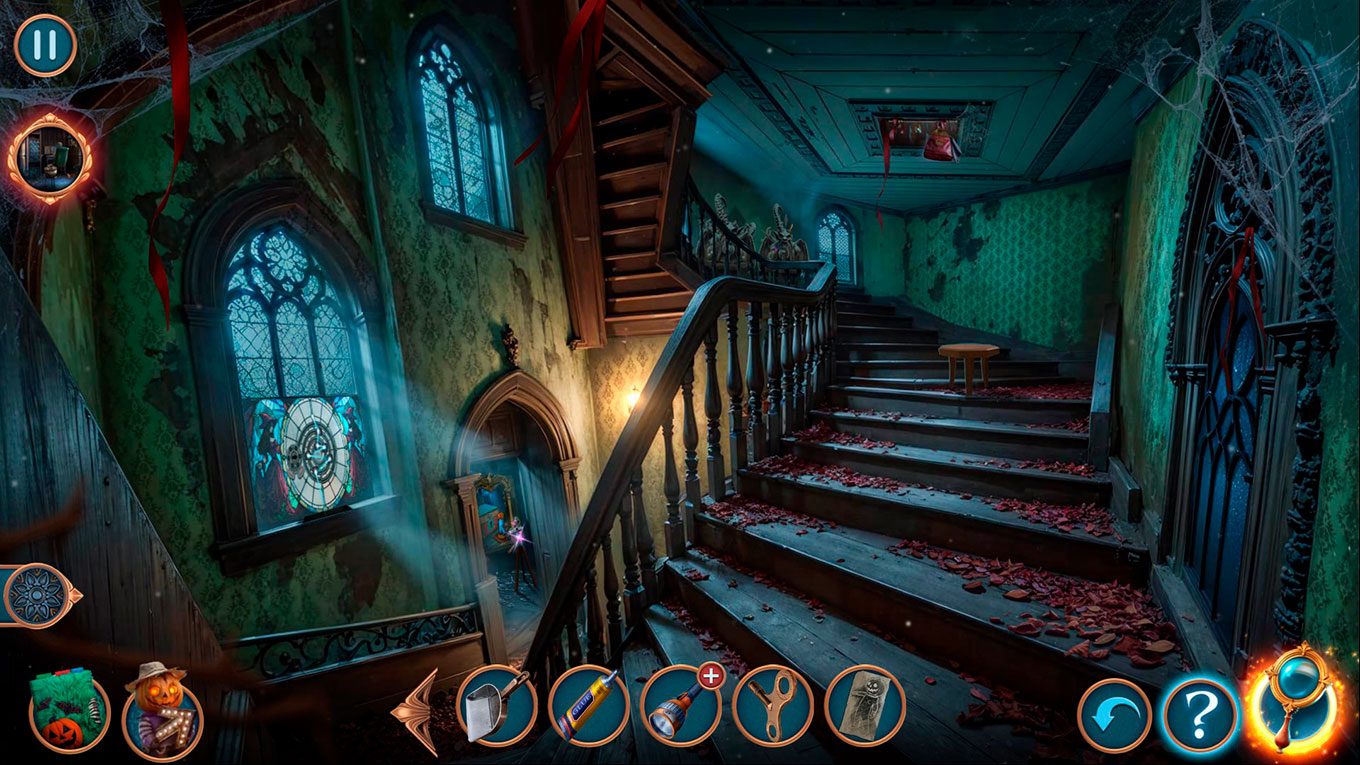This screenshot has width=1360, height=765.
Task: Open the question mark help button
Action: point(1200,714)
